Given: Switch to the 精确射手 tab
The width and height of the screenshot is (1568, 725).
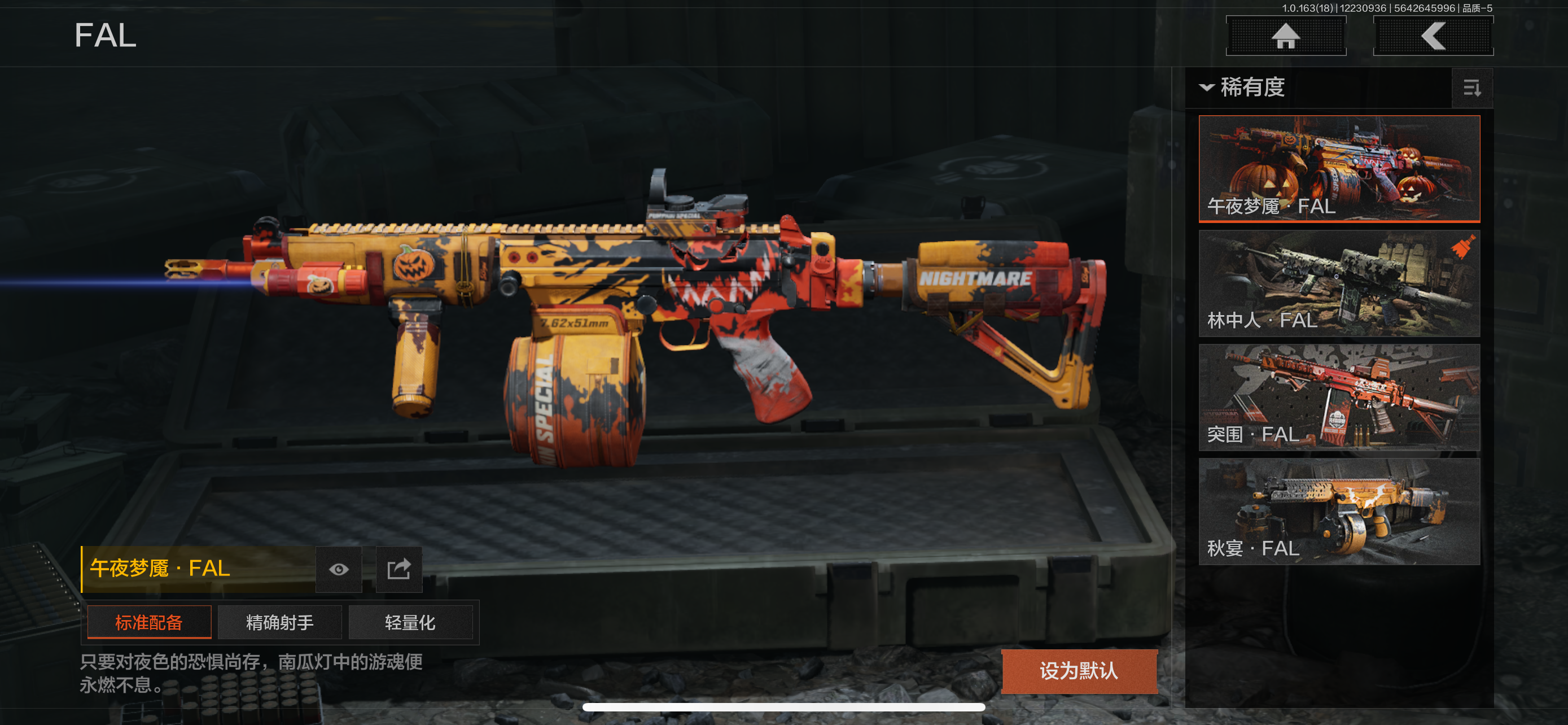Looking at the screenshot, I should point(279,622).
